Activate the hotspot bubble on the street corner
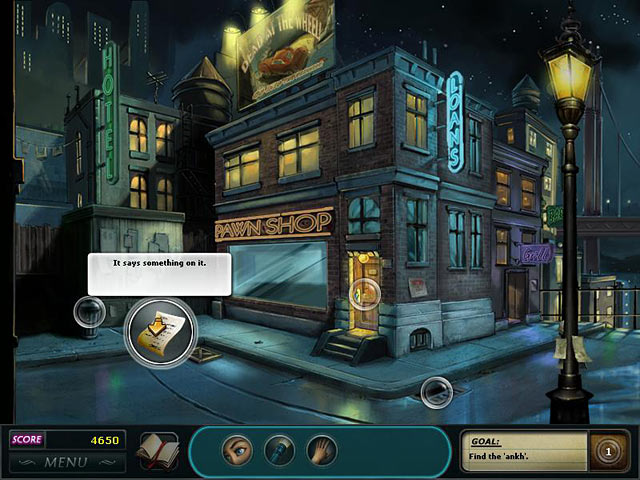Screen dimensions: 640x480 436,392
